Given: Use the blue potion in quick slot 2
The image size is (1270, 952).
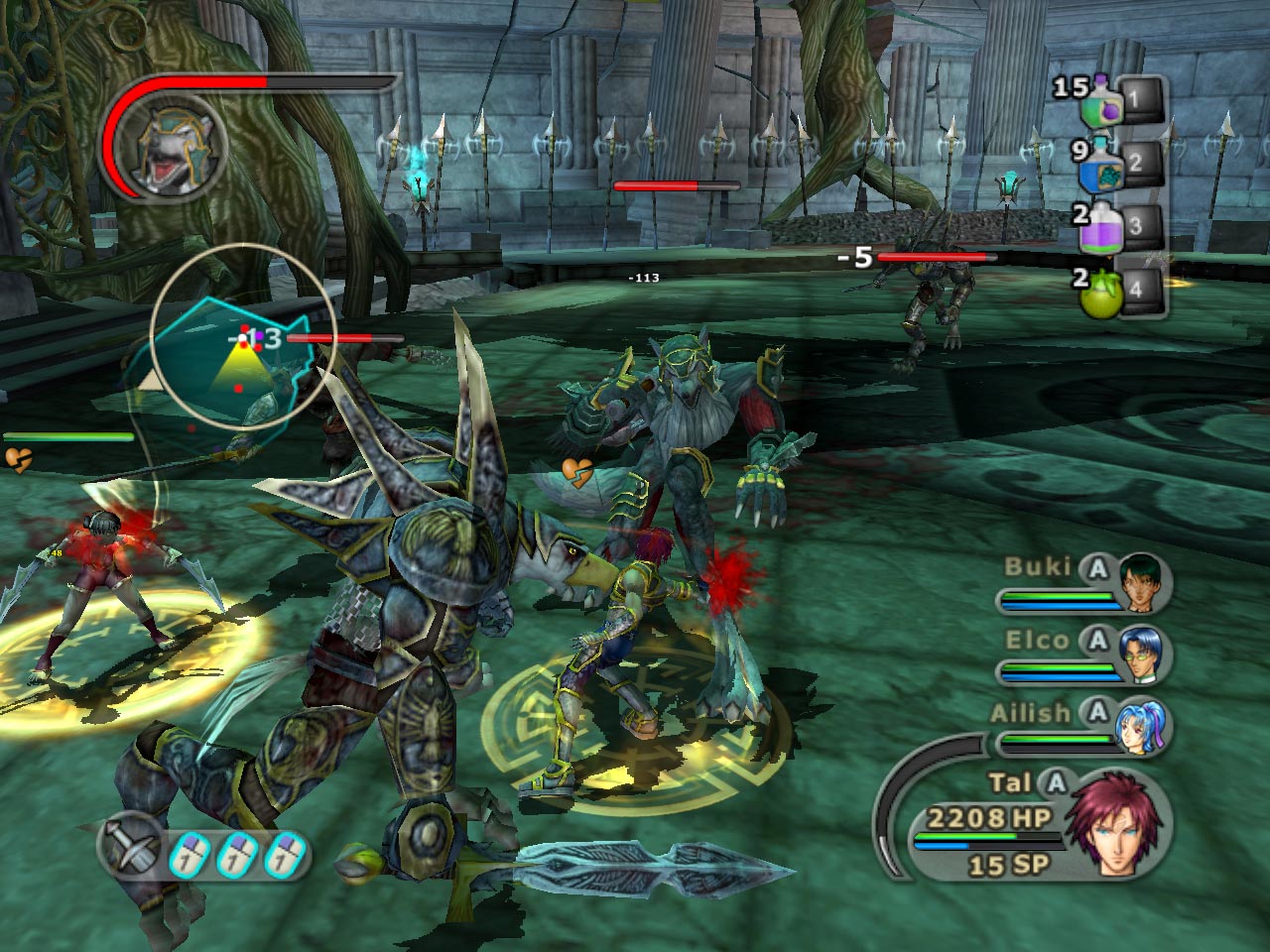Looking at the screenshot, I should point(1104,164).
